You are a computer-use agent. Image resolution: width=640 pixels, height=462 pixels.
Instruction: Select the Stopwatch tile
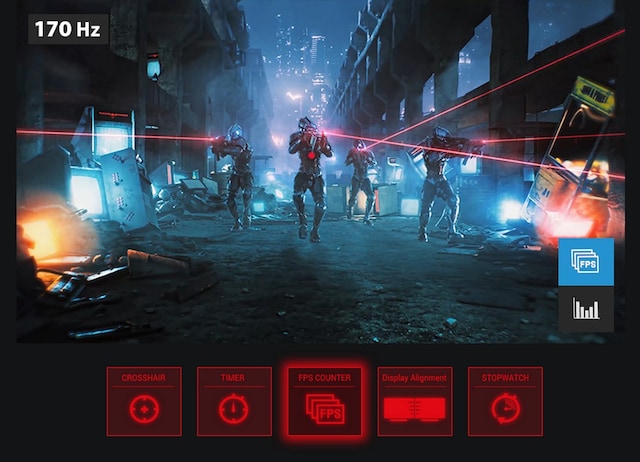505,401
